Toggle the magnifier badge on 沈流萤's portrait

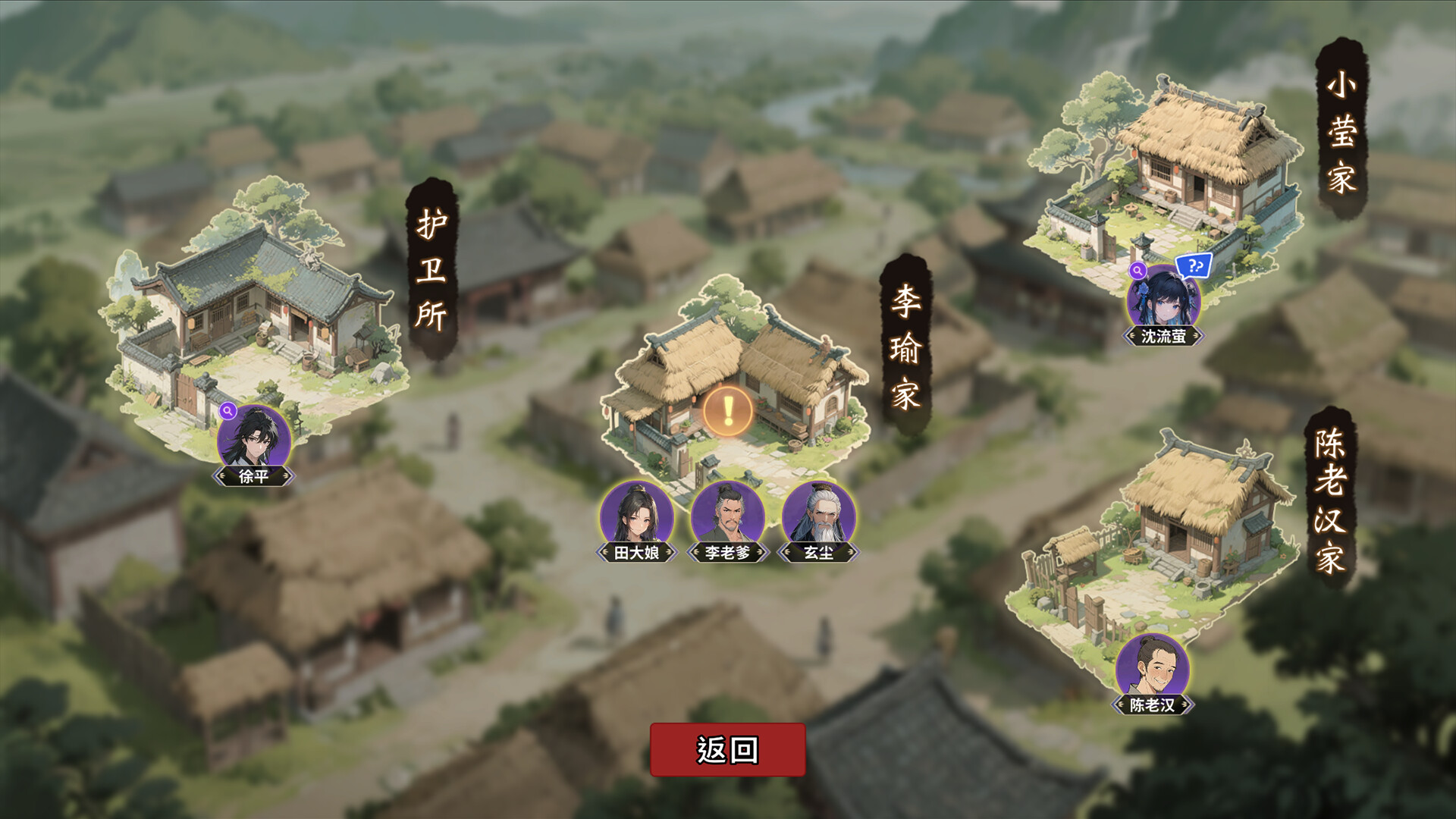[1137, 272]
